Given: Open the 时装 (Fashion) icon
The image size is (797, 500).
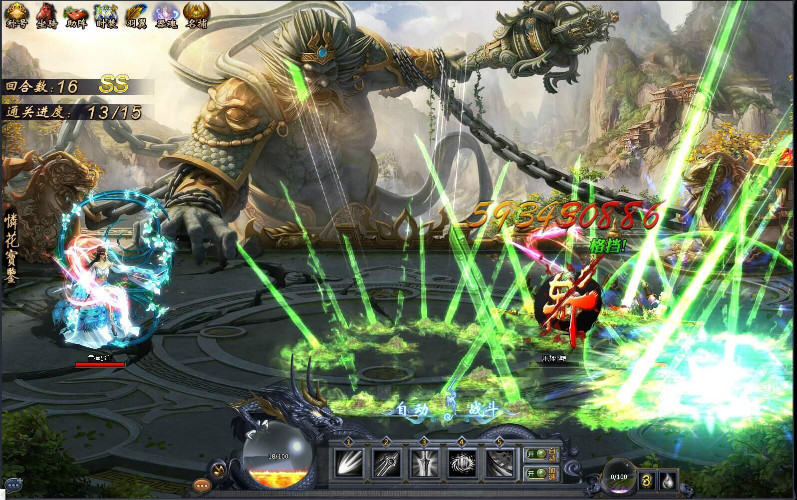Looking at the screenshot, I should (105, 14).
